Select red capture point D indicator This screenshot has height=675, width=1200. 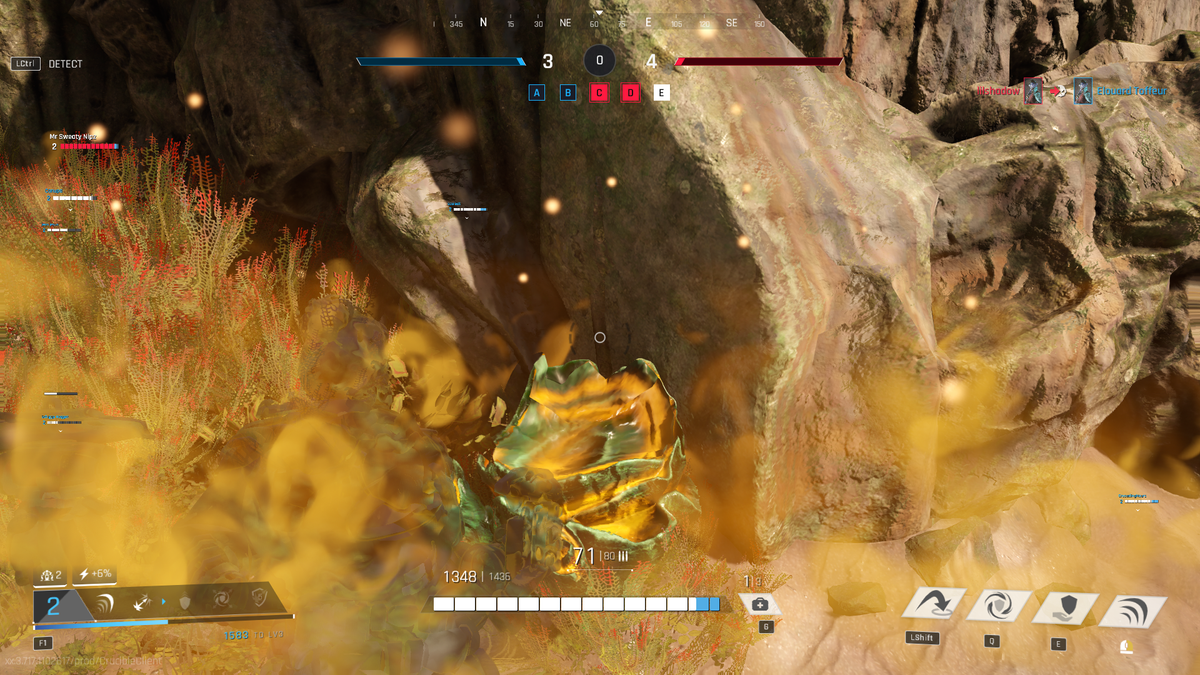point(630,93)
